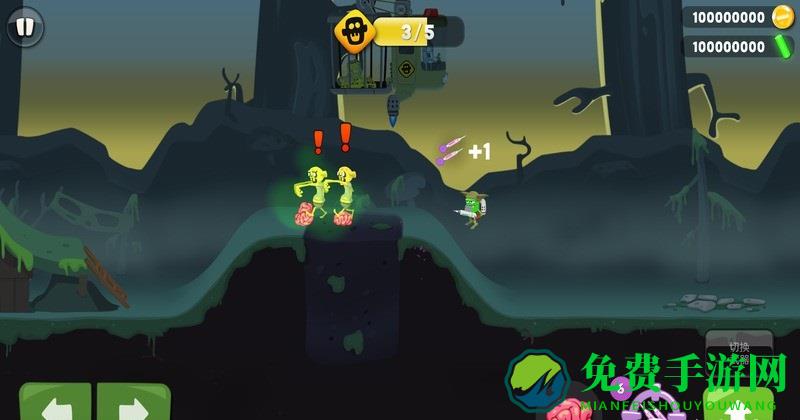Pause the game
This screenshot has width=800, height=420.
[x=25, y=26]
